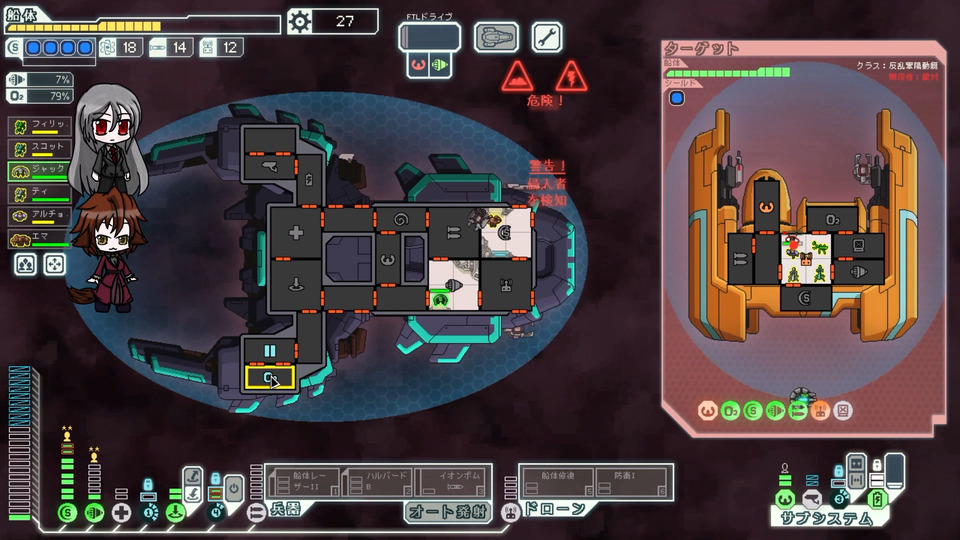960x540 pixels.
Task: Open the ship upgrades screen
Action: click(x=496, y=37)
